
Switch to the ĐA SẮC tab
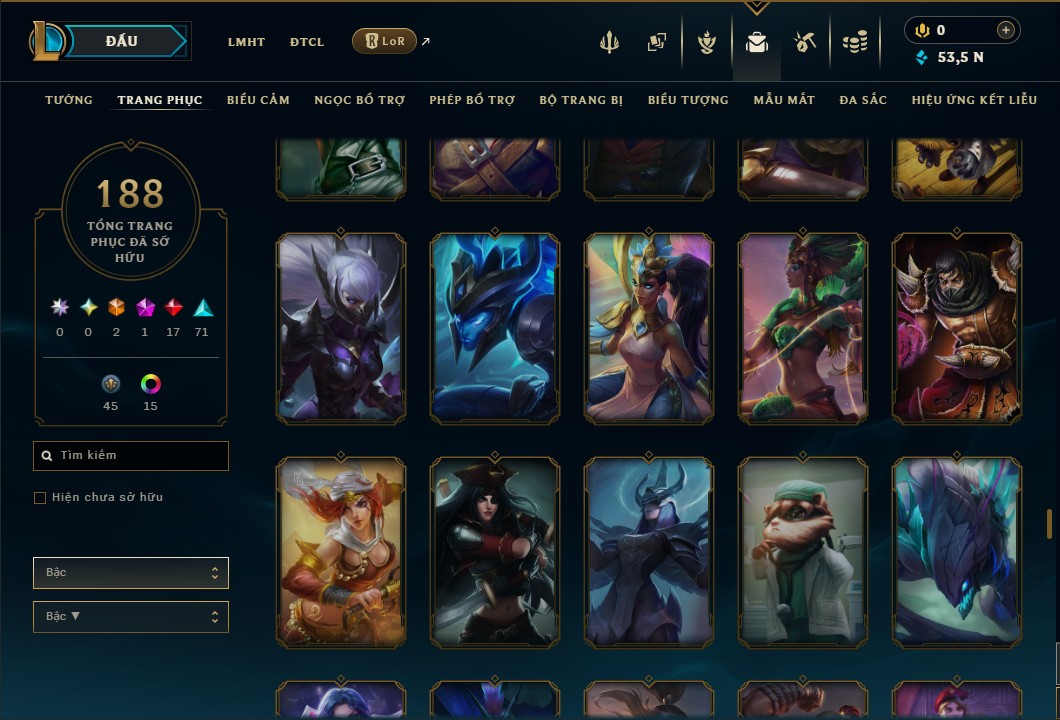[x=863, y=100]
